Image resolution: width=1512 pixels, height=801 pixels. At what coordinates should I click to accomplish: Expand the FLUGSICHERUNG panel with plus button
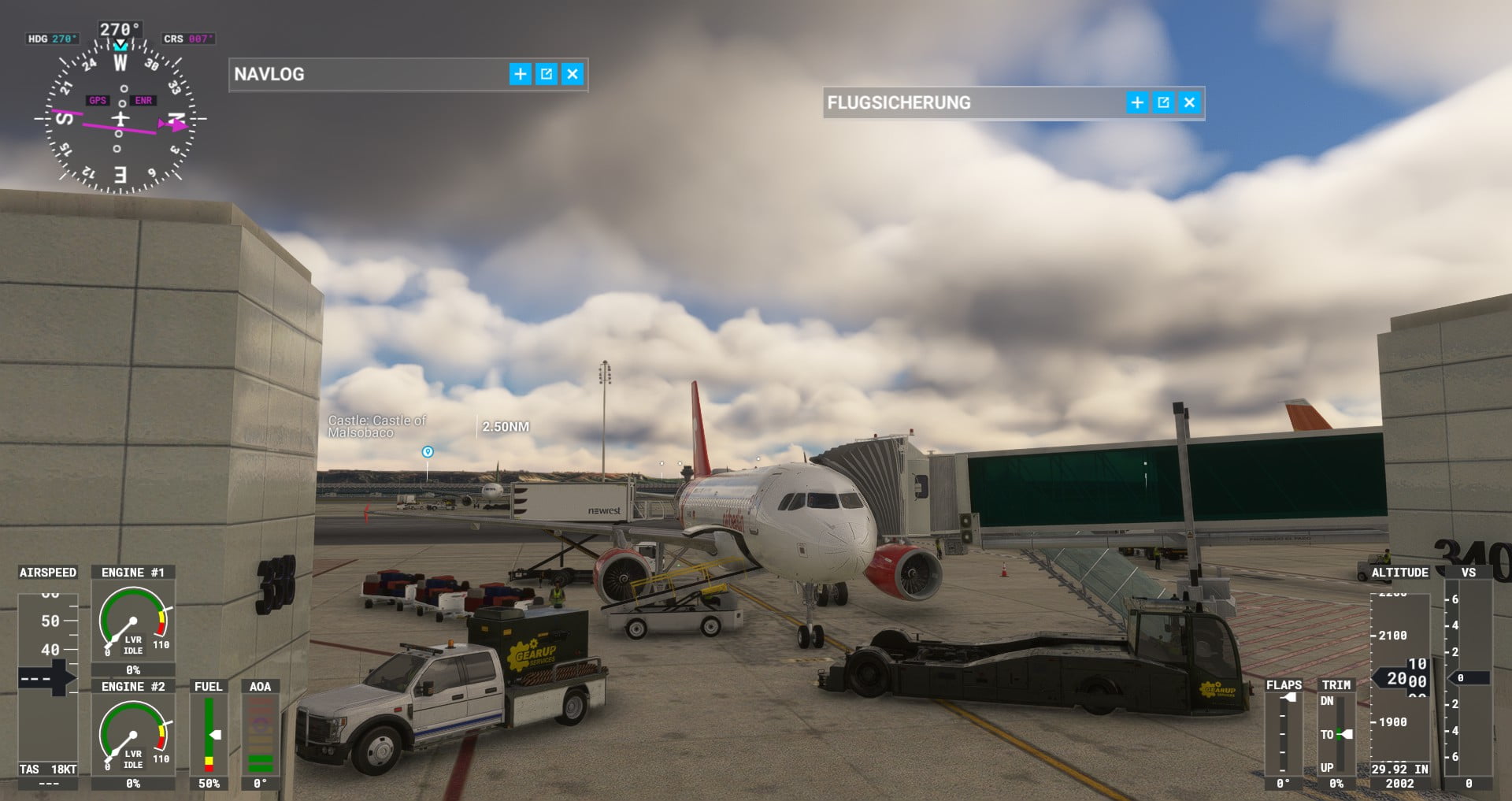coord(1137,102)
